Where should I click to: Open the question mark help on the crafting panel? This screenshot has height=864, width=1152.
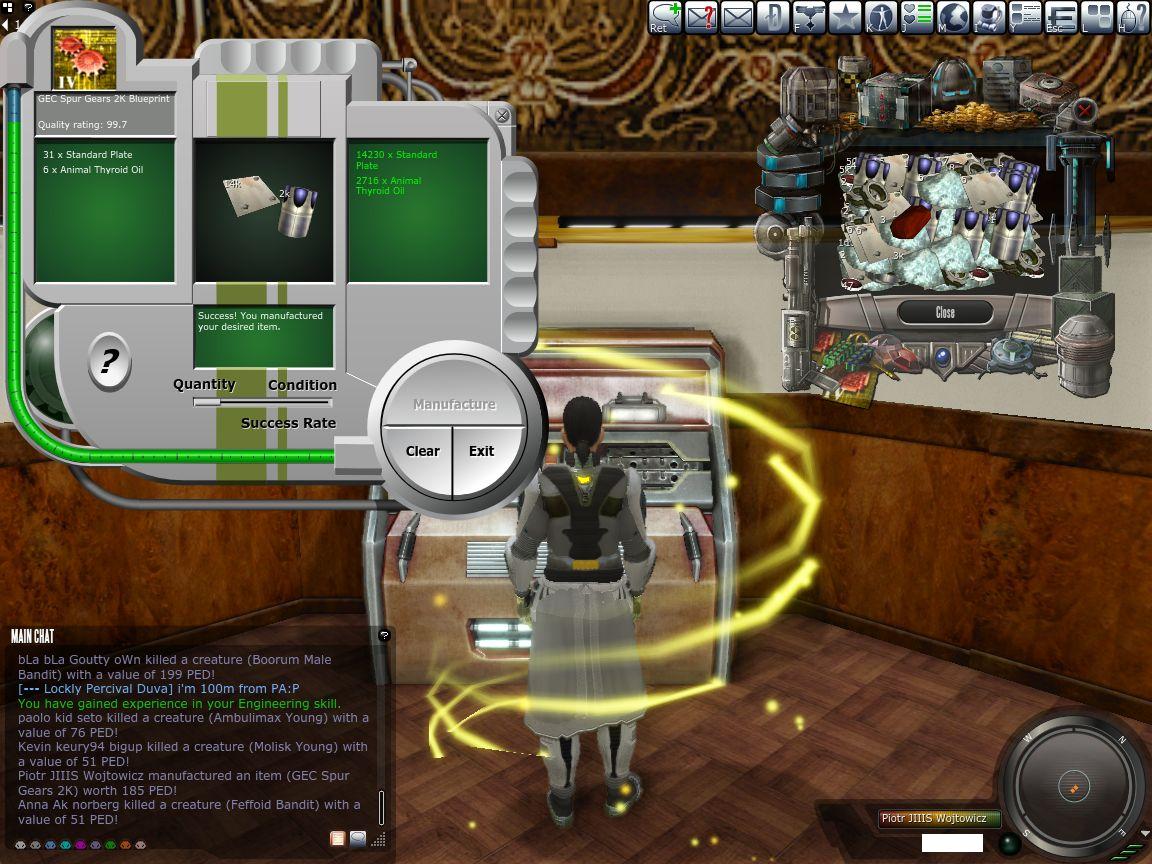click(x=108, y=361)
